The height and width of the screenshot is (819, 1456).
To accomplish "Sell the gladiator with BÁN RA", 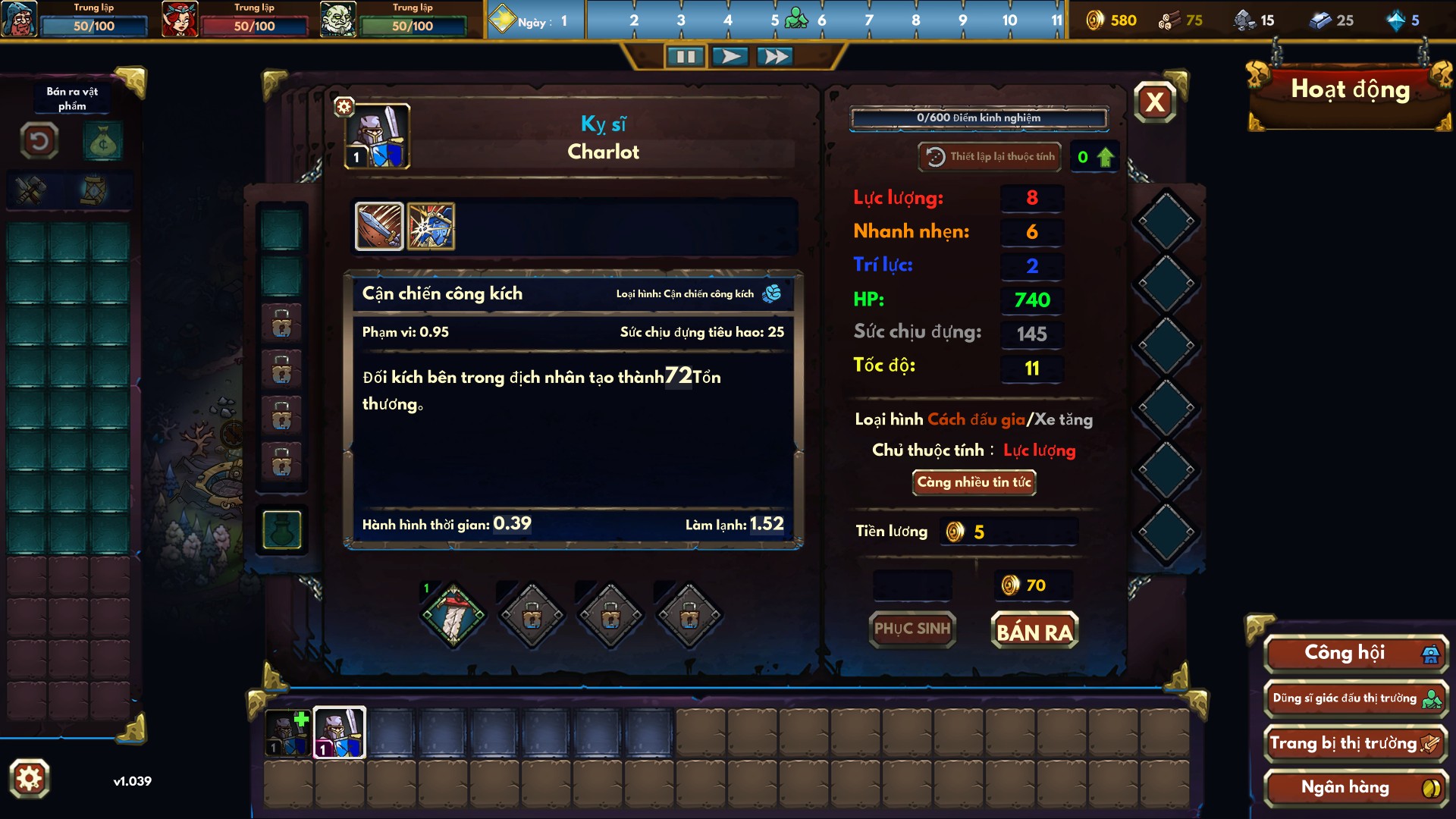I will tap(1034, 631).
